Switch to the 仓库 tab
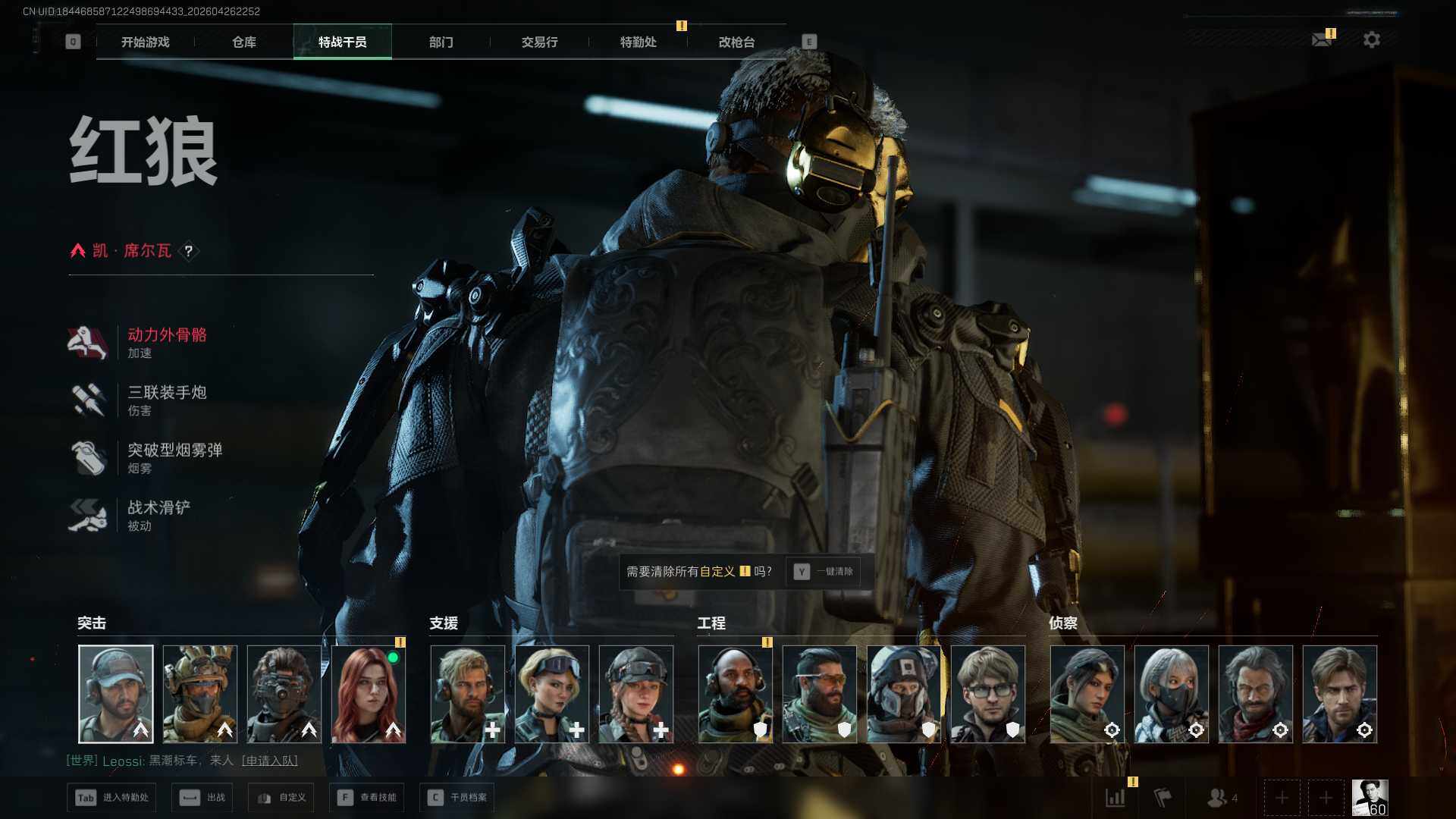Screen dimensions: 1456x819 tap(243, 42)
